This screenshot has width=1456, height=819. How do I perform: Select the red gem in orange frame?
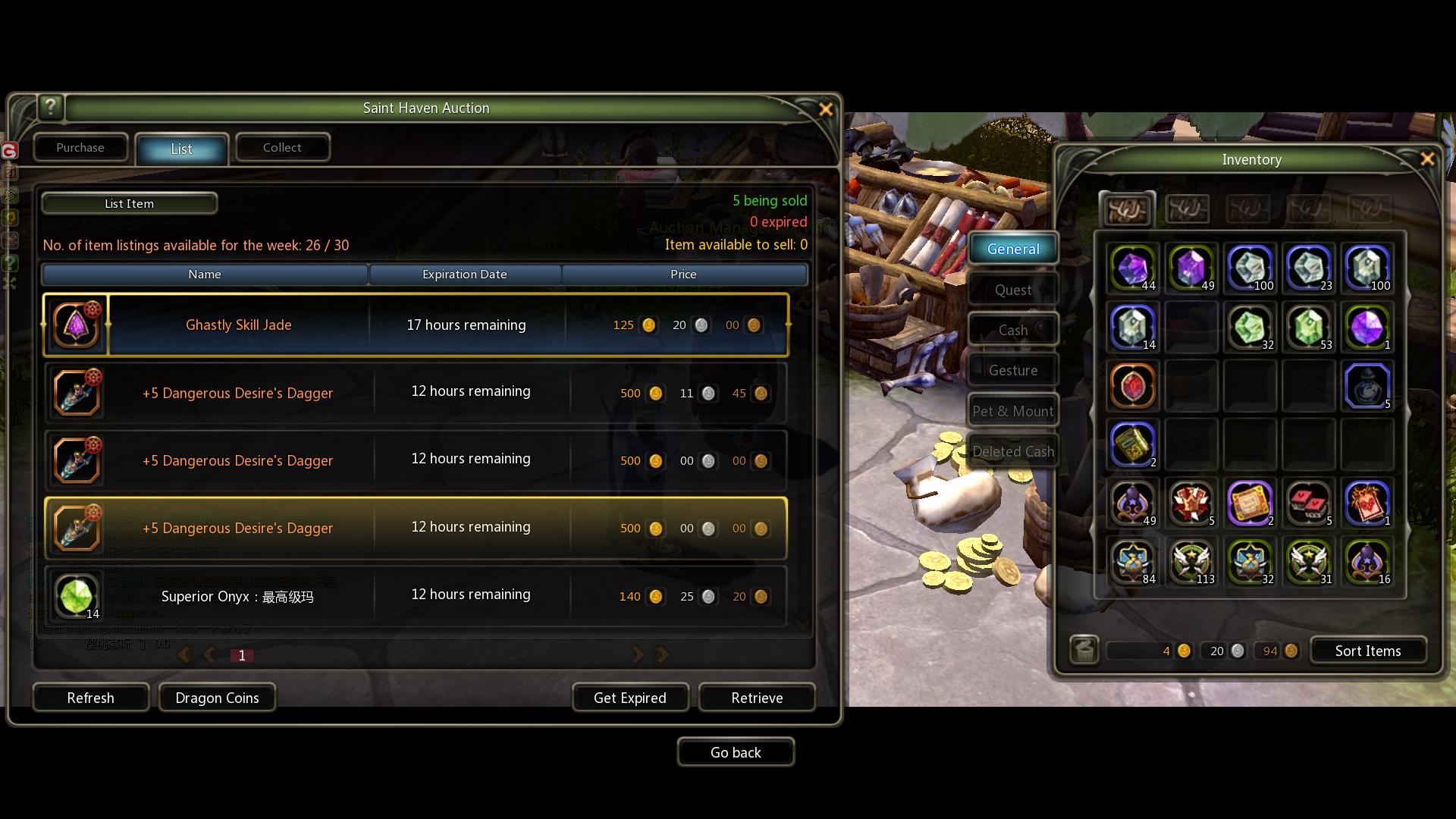coord(1132,386)
